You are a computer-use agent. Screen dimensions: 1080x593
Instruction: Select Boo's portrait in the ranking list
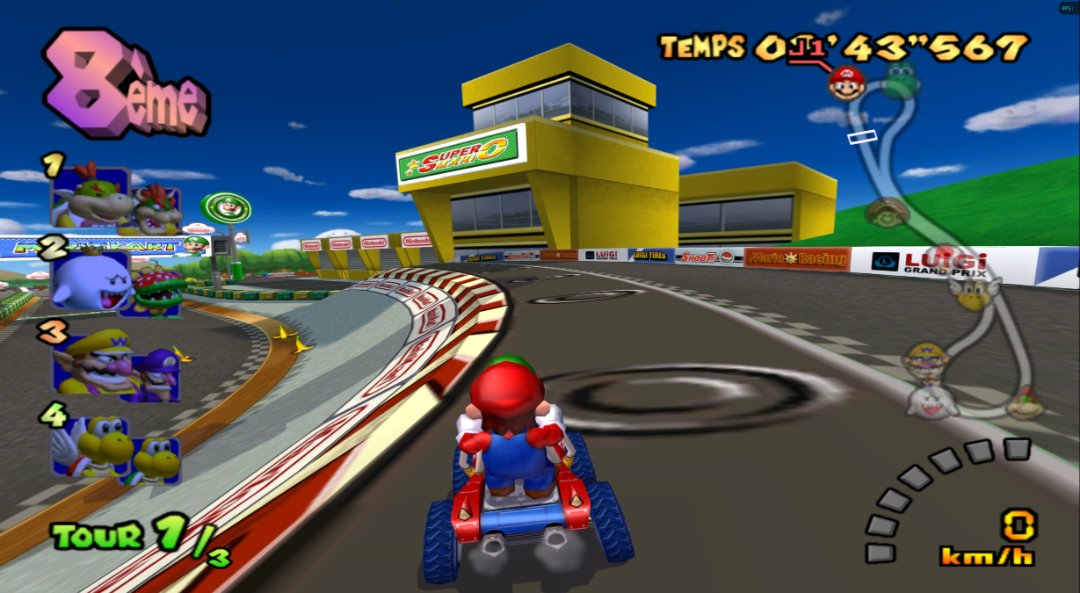point(88,281)
